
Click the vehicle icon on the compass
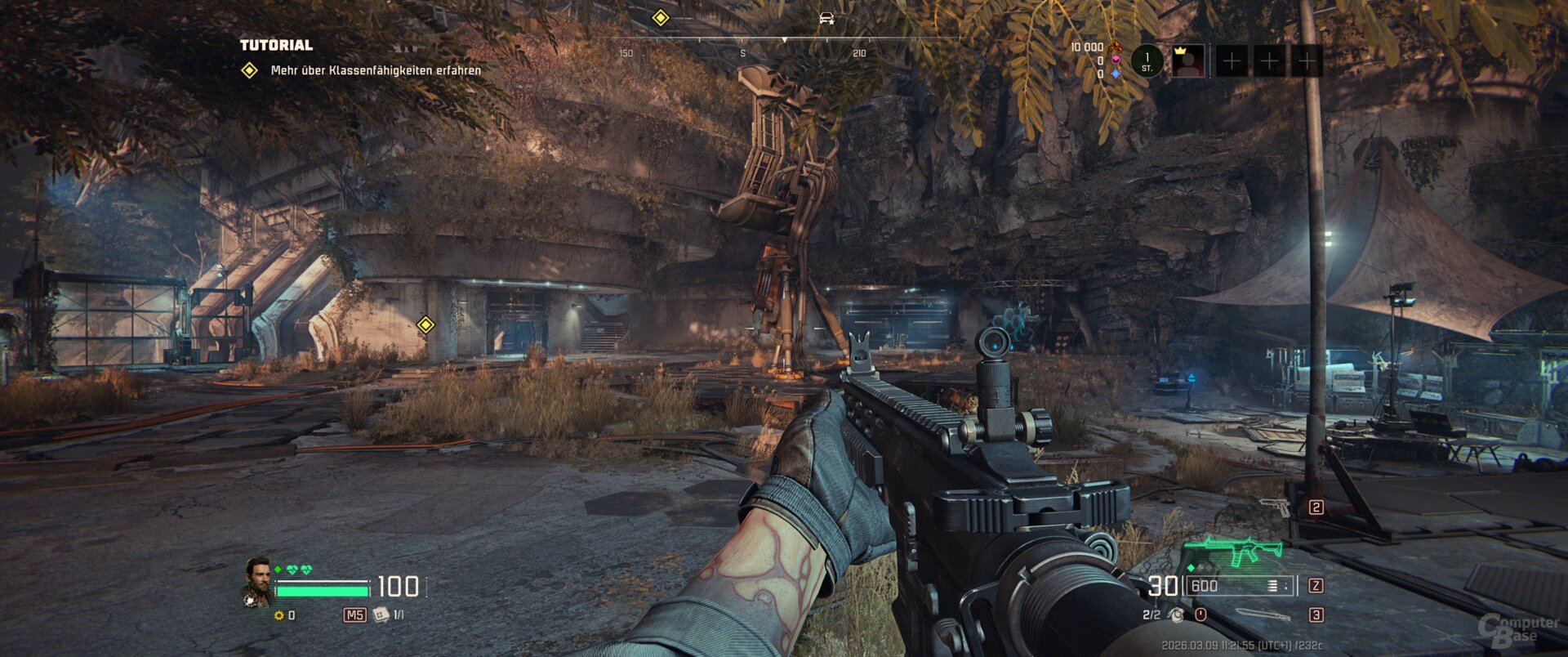click(826, 18)
